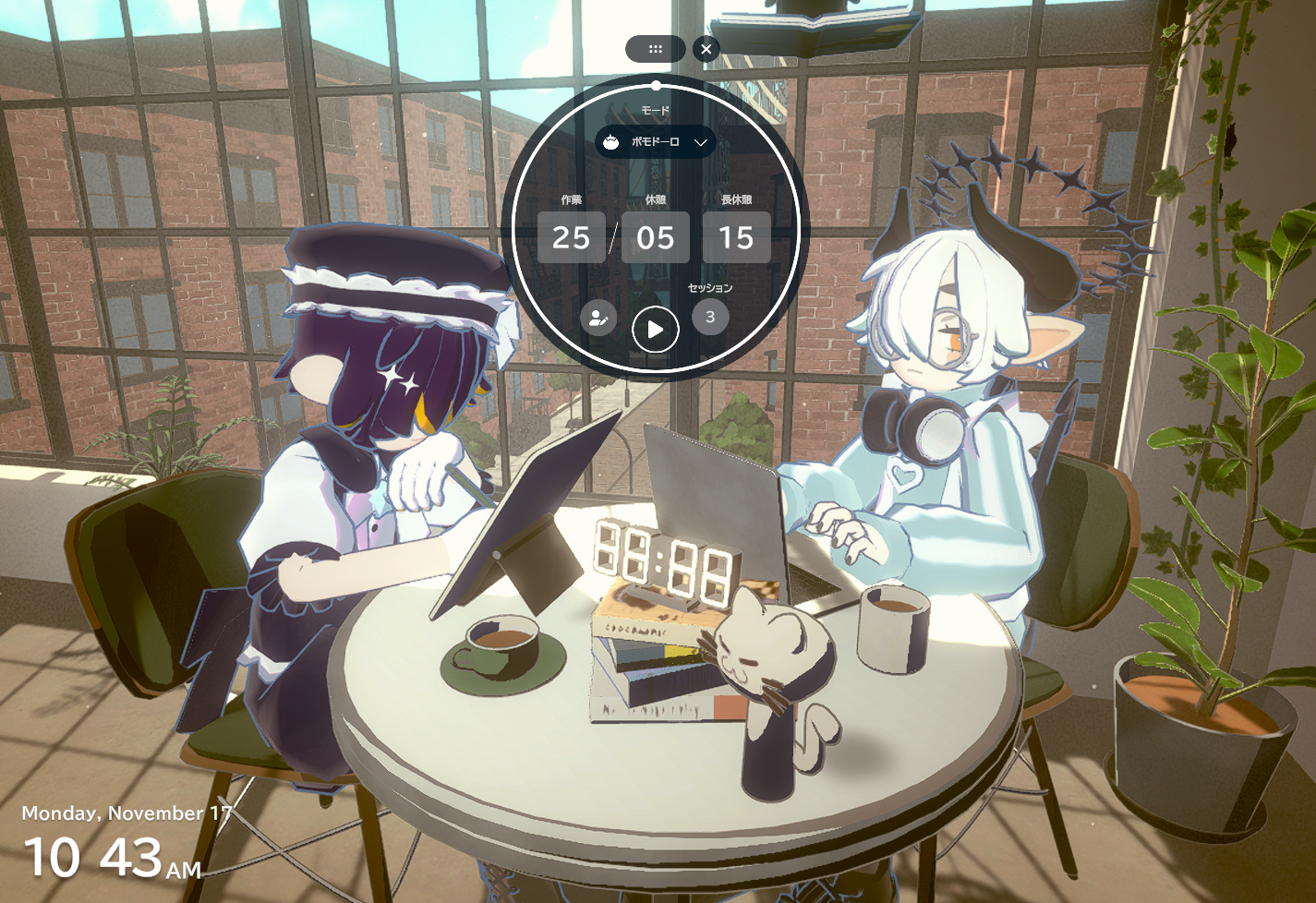Open the ポモドーロ mode dropdown
The image size is (1316, 903).
coord(655,142)
